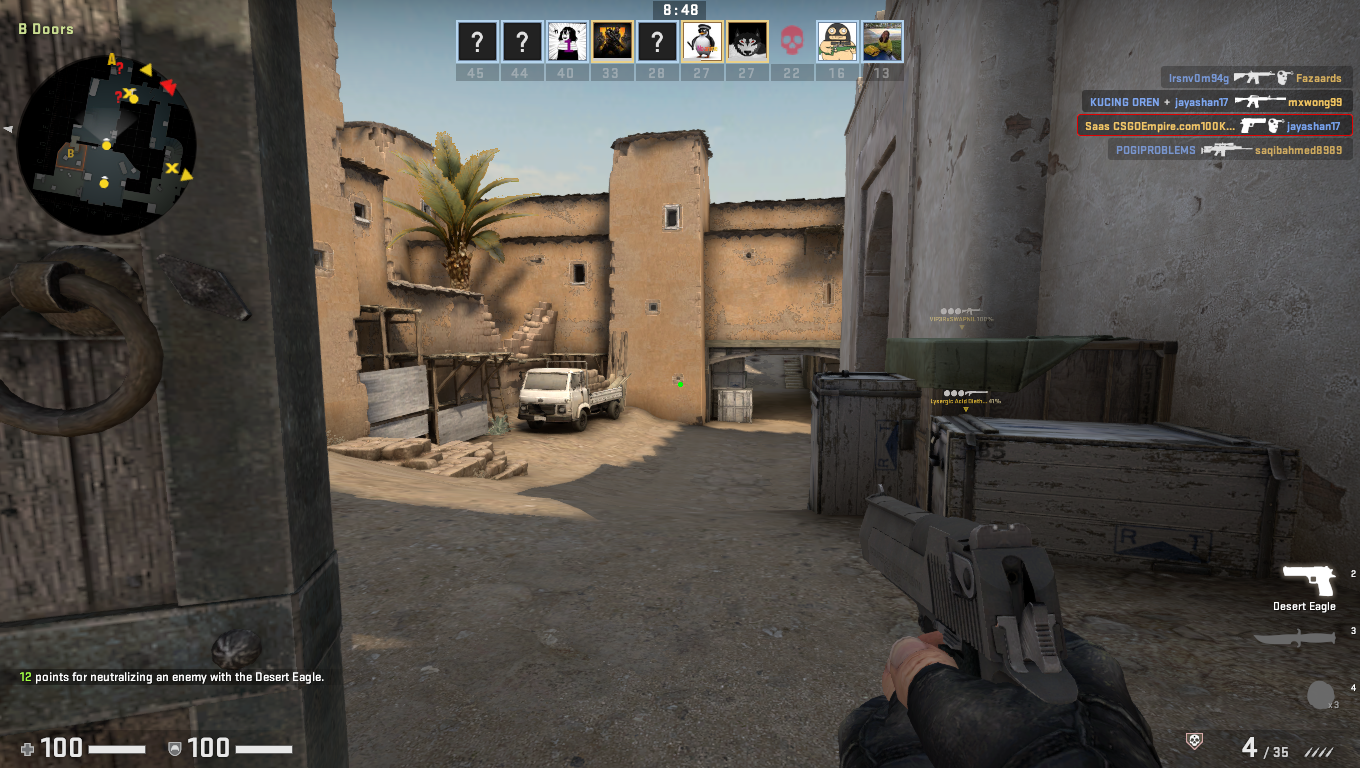Choose the manga girl player avatar
This screenshot has width=1360, height=768.
(x=566, y=42)
